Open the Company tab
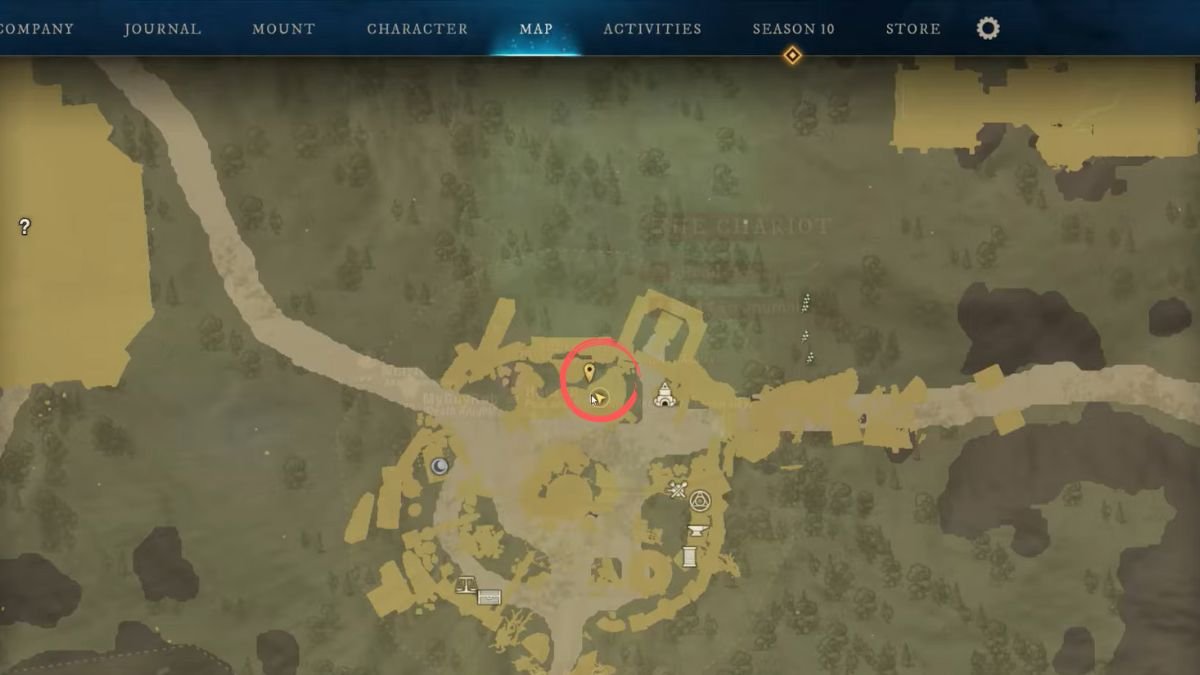The image size is (1200, 675). tap(36, 29)
